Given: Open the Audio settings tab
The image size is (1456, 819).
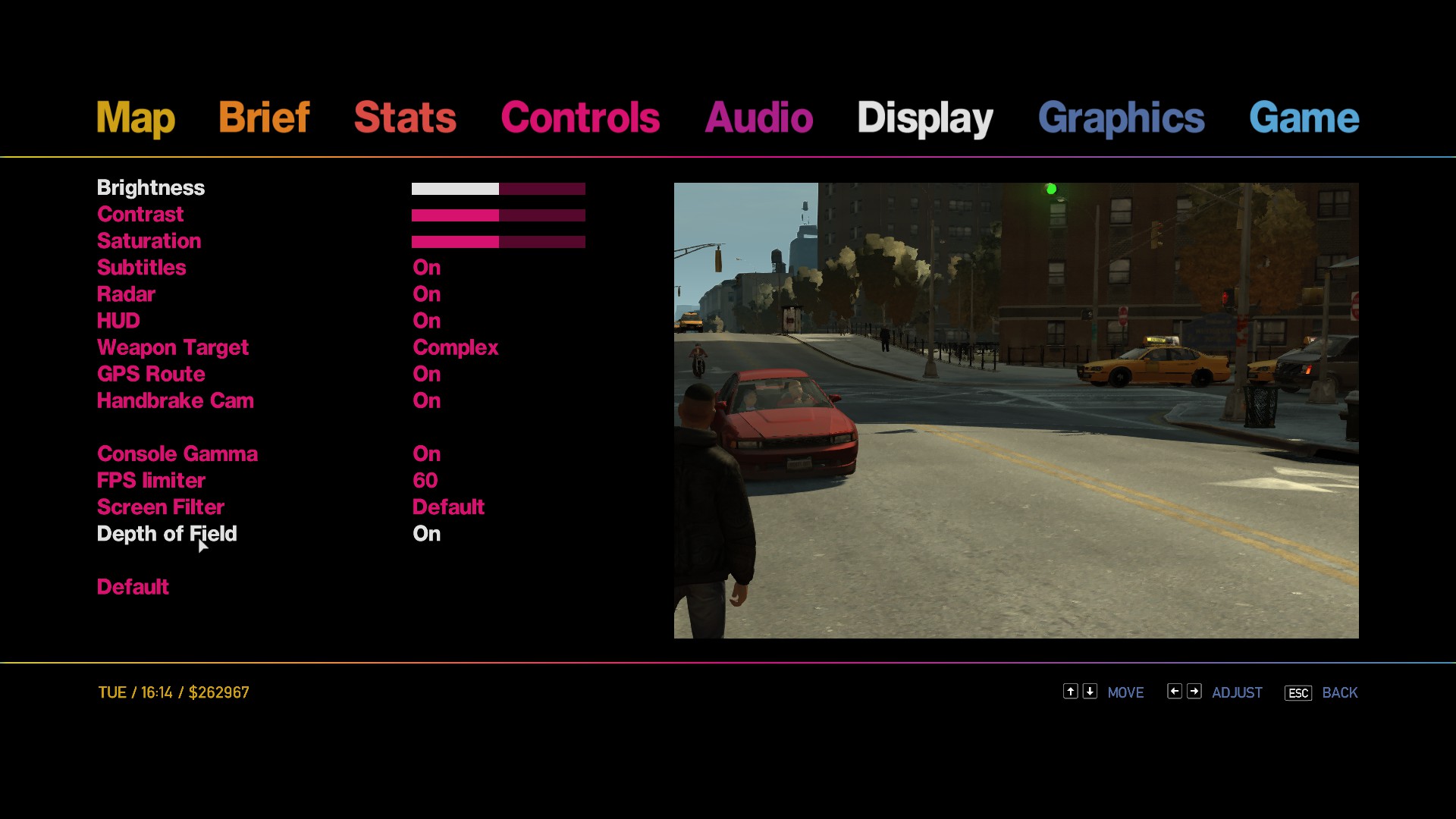Looking at the screenshot, I should (x=758, y=118).
